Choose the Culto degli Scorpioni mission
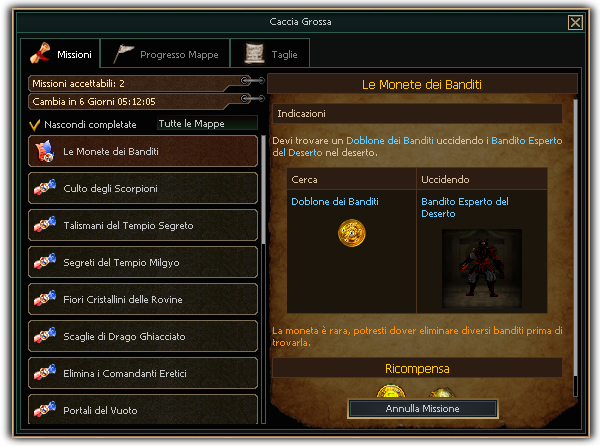This screenshot has width=600, height=446. [143, 188]
